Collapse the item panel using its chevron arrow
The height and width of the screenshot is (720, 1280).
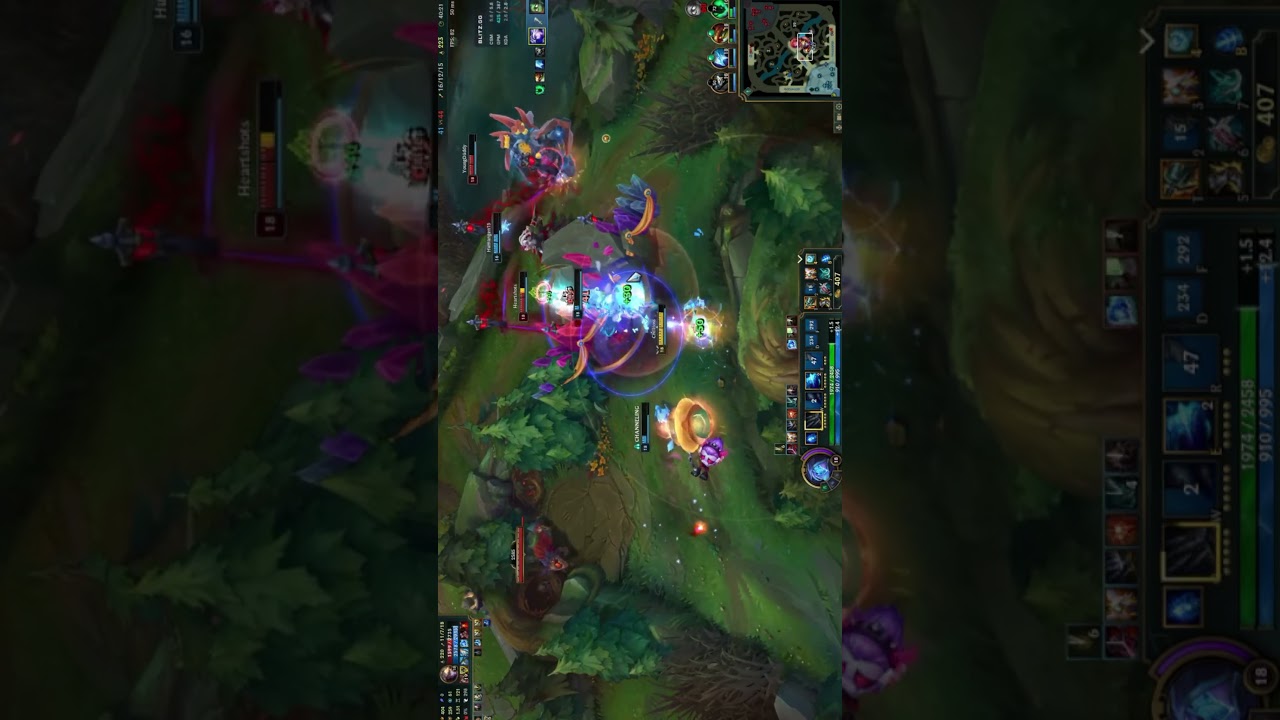pyautogui.click(x=799, y=259)
